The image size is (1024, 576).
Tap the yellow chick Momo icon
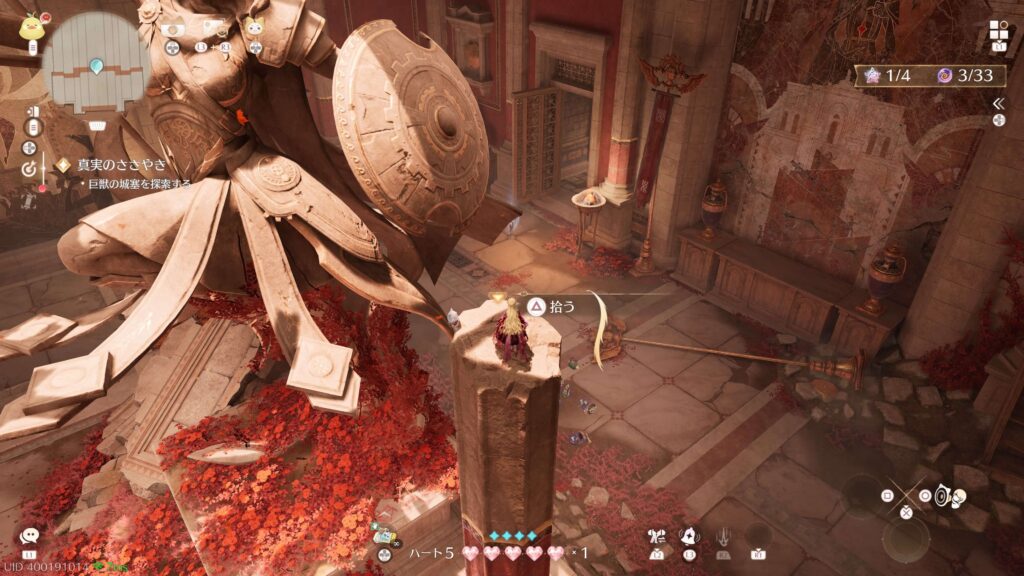pos(29,26)
